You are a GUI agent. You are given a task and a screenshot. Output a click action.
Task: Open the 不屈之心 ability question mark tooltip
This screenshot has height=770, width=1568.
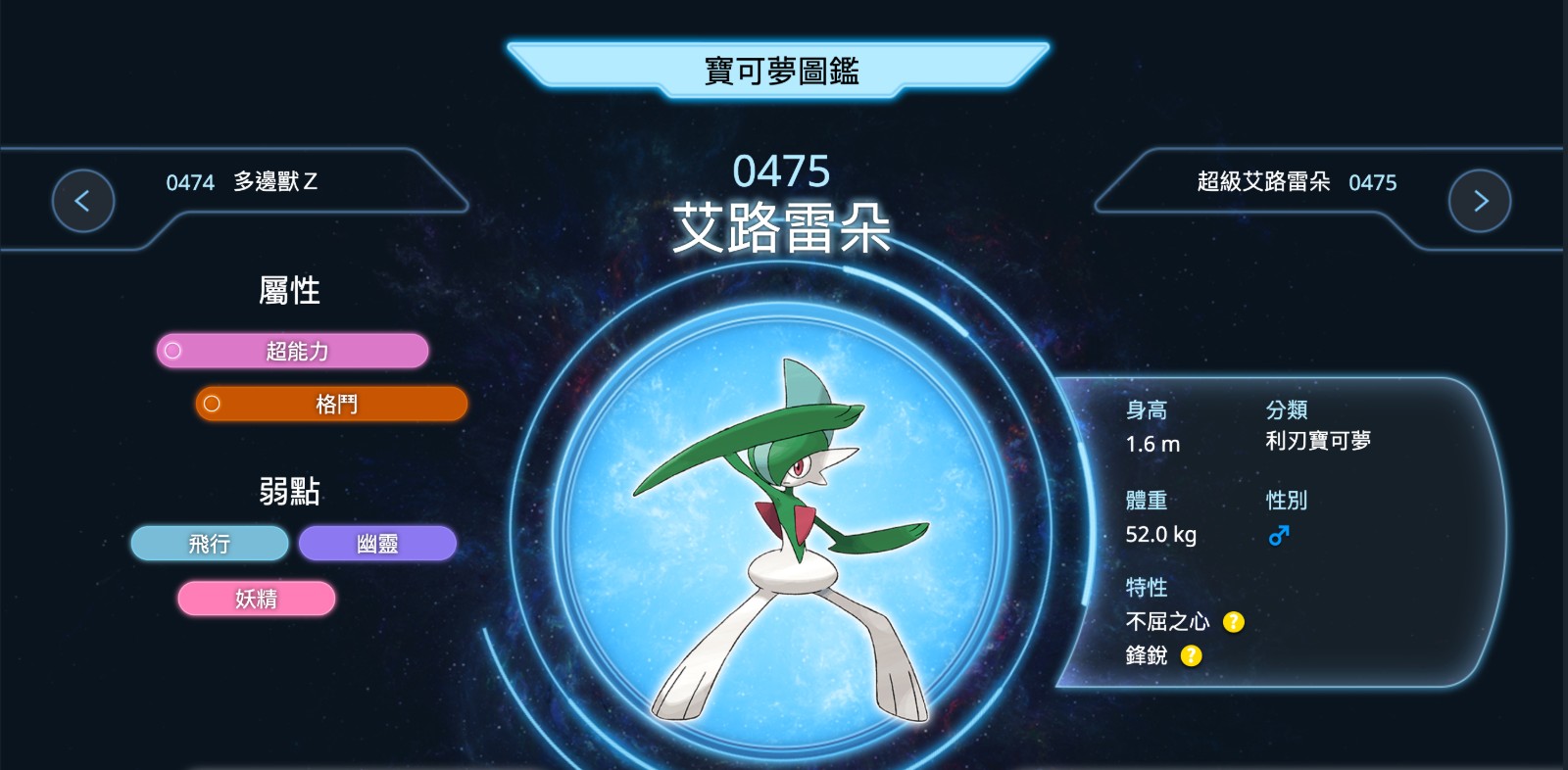(x=1233, y=621)
